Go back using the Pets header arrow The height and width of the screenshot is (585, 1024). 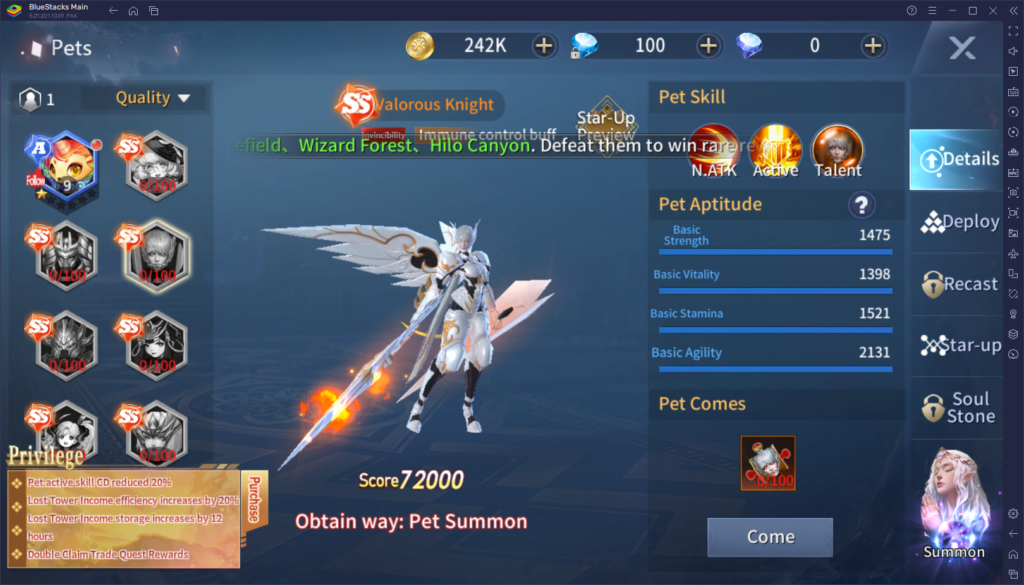(37, 48)
